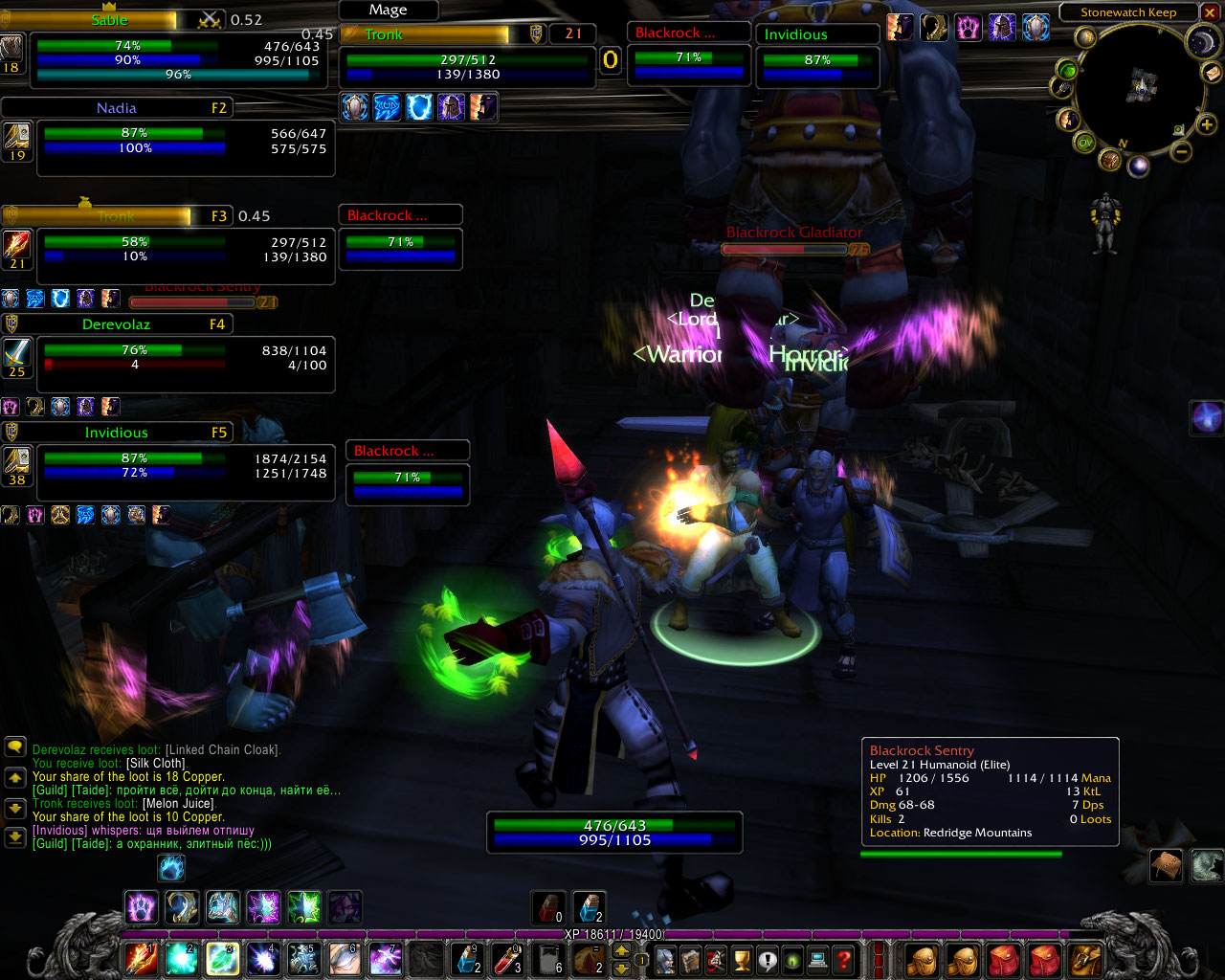The height and width of the screenshot is (980, 1225).
Task: Select Derevolaz's party frame
Action: [185, 358]
